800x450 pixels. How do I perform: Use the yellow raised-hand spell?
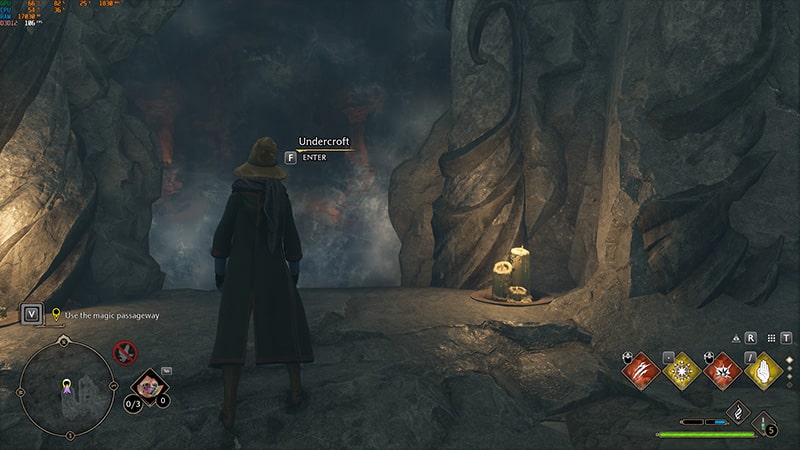pos(763,371)
